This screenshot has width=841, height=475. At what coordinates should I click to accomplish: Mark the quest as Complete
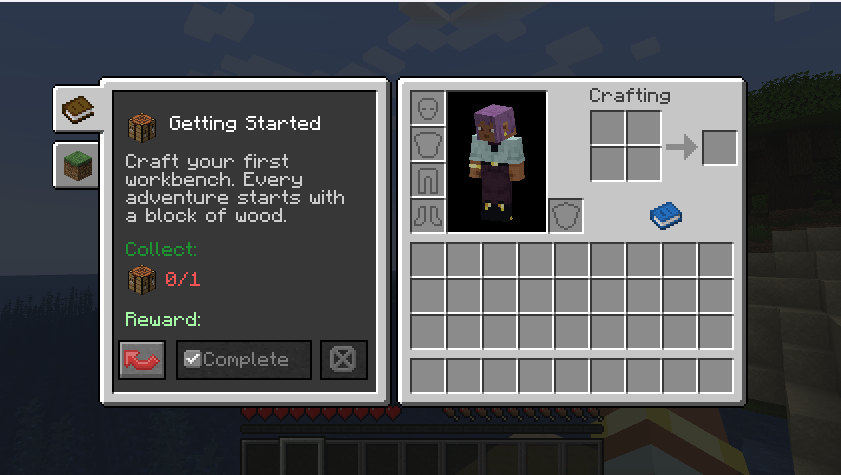(x=244, y=360)
